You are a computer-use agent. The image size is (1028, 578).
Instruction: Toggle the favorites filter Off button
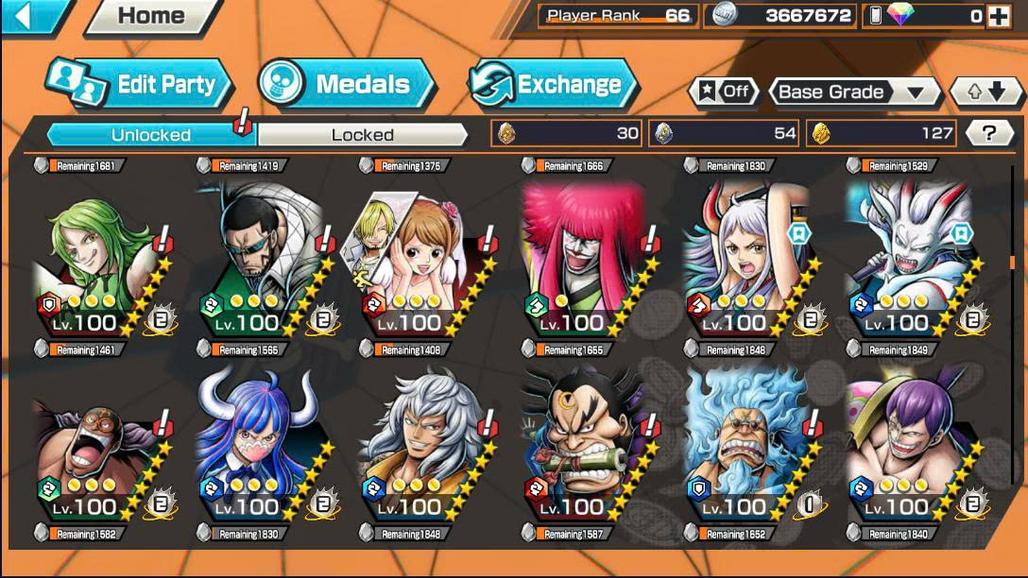pyautogui.click(x=723, y=92)
